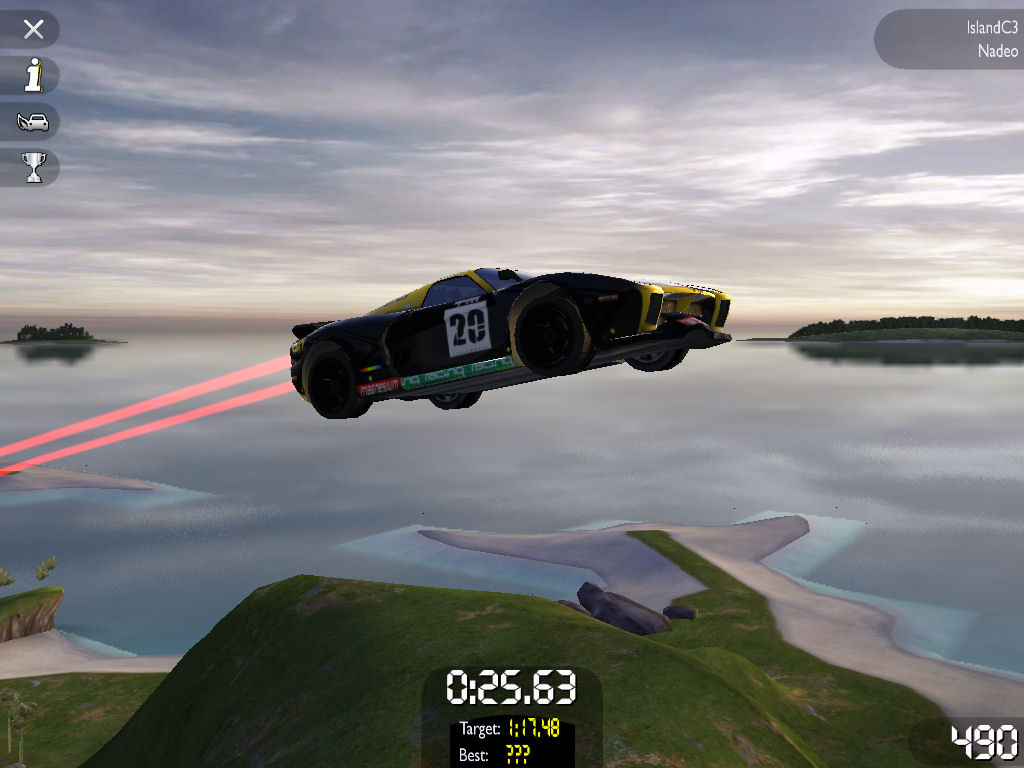Open the info panel icon

pyautogui.click(x=34, y=76)
